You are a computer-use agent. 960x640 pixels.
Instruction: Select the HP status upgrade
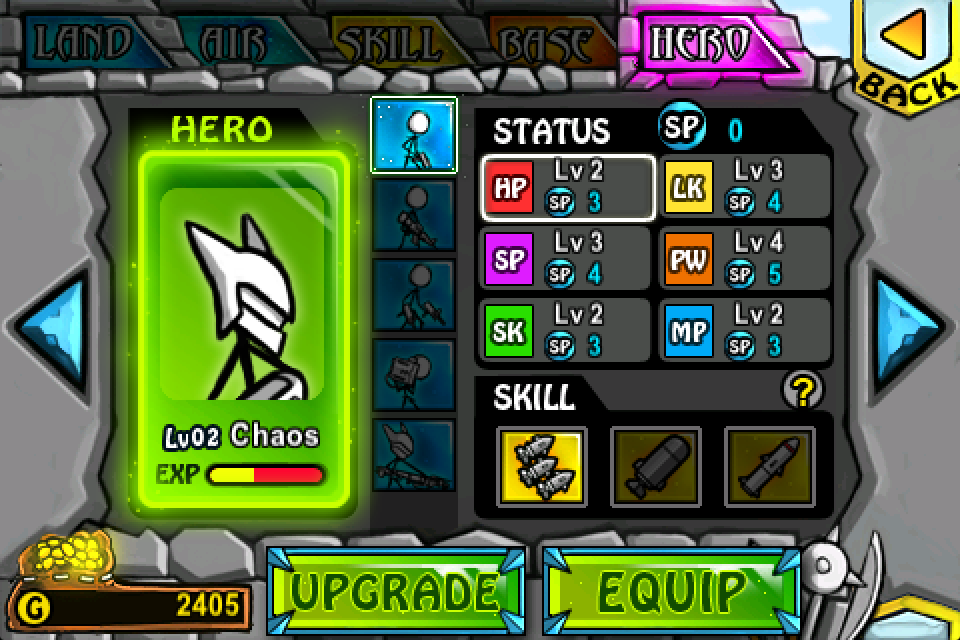[568, 187]
